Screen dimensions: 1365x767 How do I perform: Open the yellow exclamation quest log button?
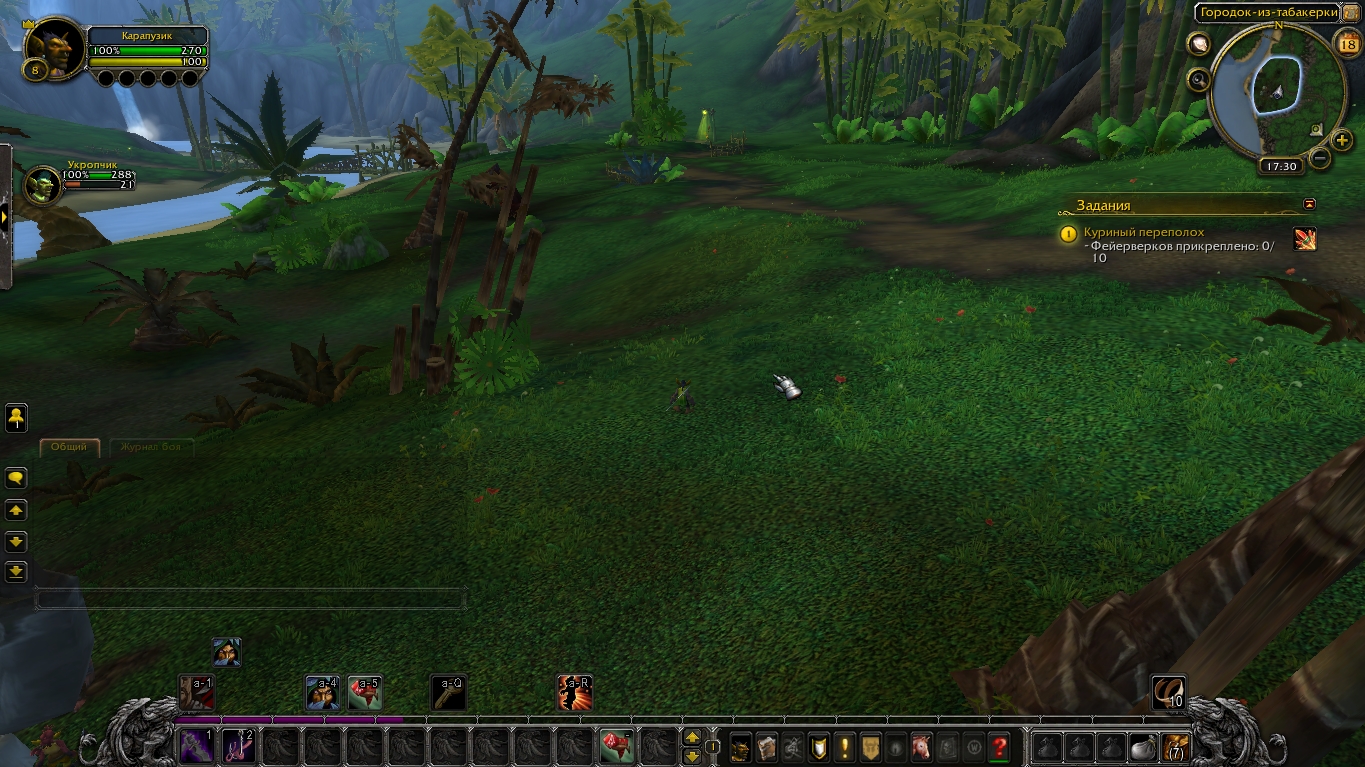(x=845, y=746)
